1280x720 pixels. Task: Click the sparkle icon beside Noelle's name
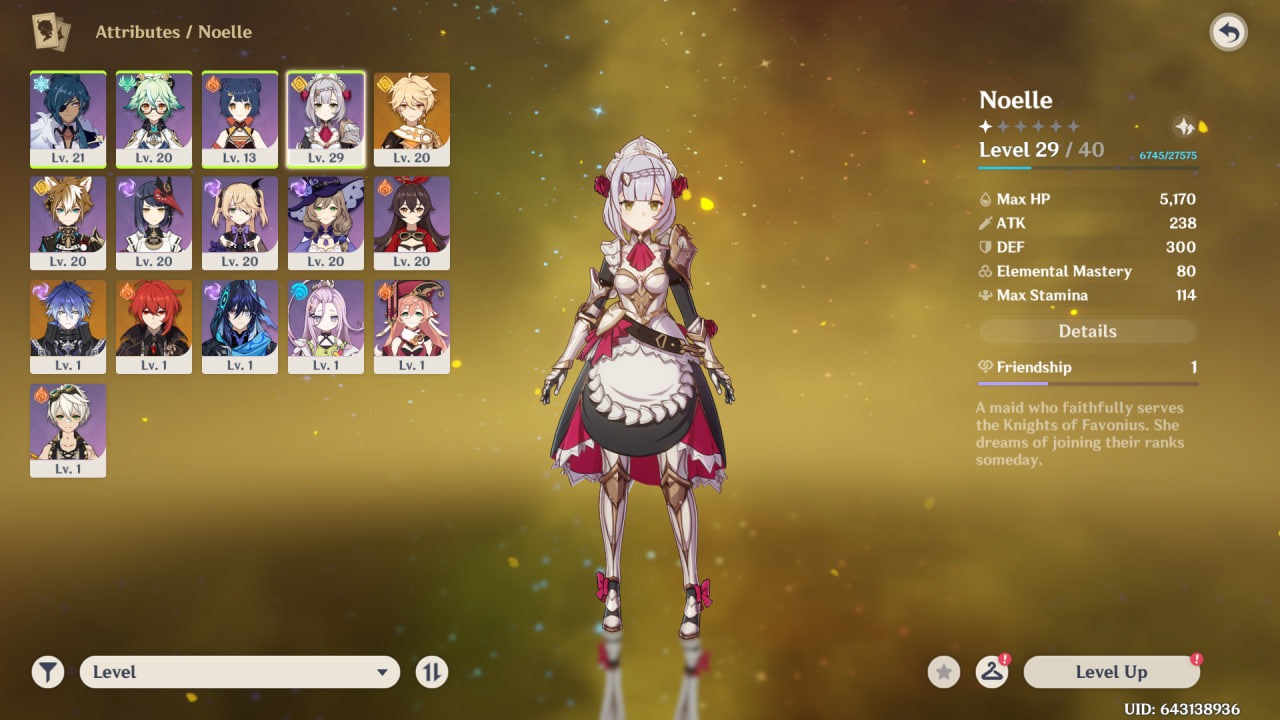pos(1184,126)
